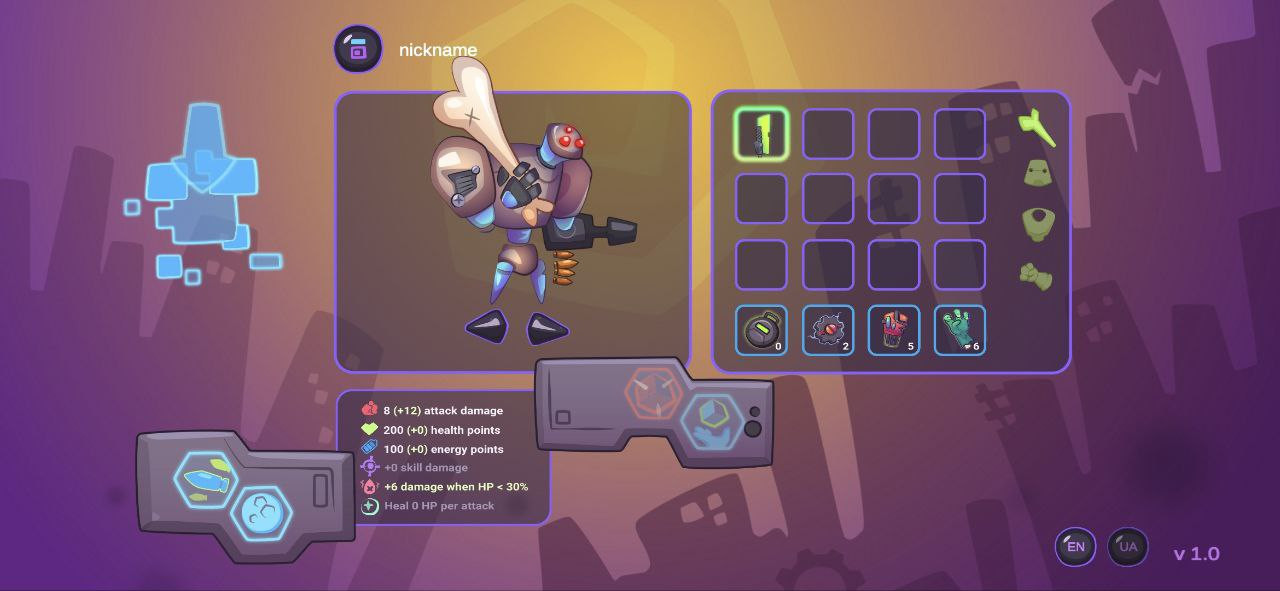1280x591 pixels.
Task: Select the sparking gear item slot
Action: point(827,330)
